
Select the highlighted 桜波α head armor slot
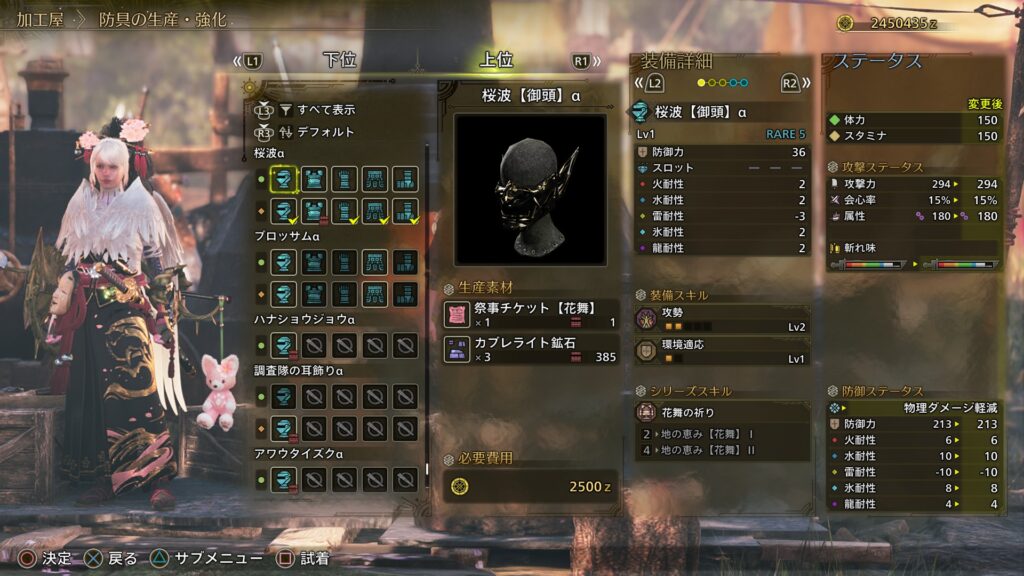tap(285, 180)
